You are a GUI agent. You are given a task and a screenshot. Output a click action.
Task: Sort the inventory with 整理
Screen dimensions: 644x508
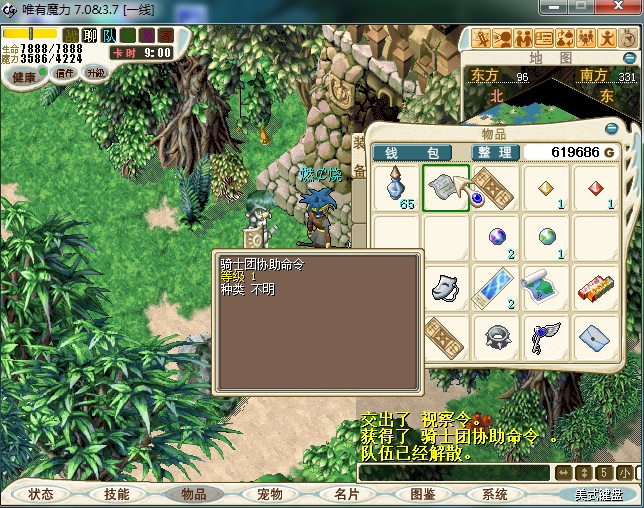[494, 152]
